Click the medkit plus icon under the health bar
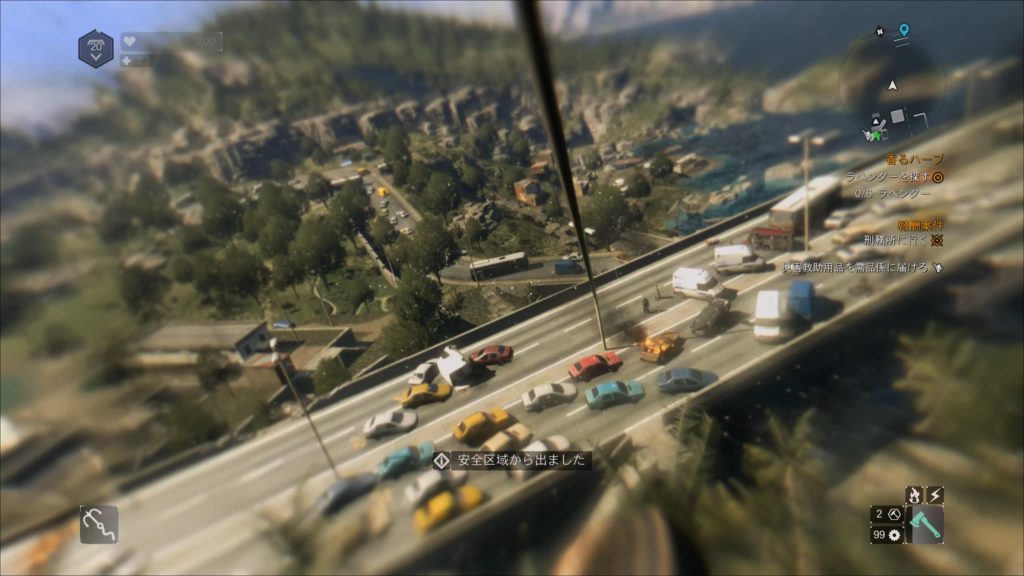Screen dimensions: 1024x576 [127, 61]
